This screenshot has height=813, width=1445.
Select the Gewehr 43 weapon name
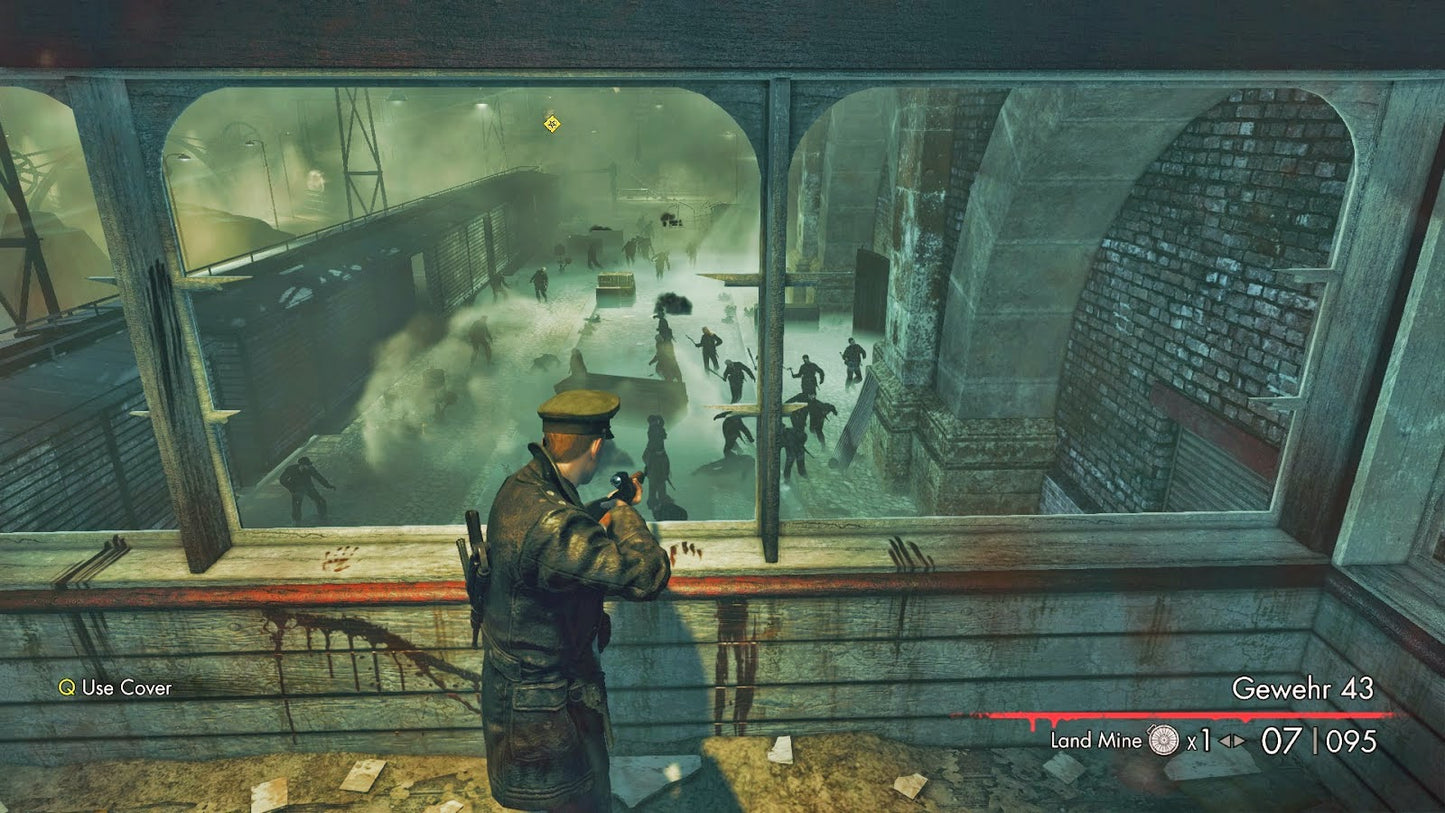[x=1305, y=689]
